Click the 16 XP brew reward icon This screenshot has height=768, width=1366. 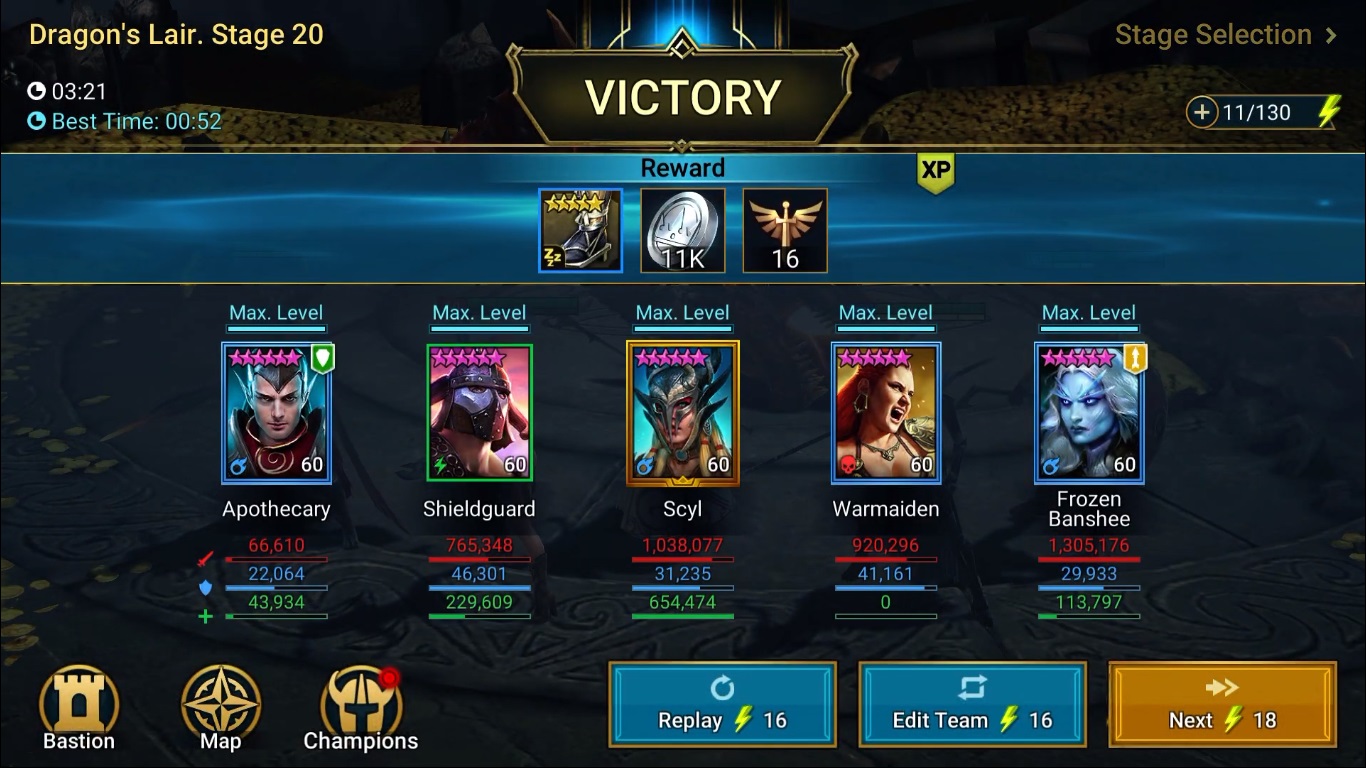click(x=785, y=230)
